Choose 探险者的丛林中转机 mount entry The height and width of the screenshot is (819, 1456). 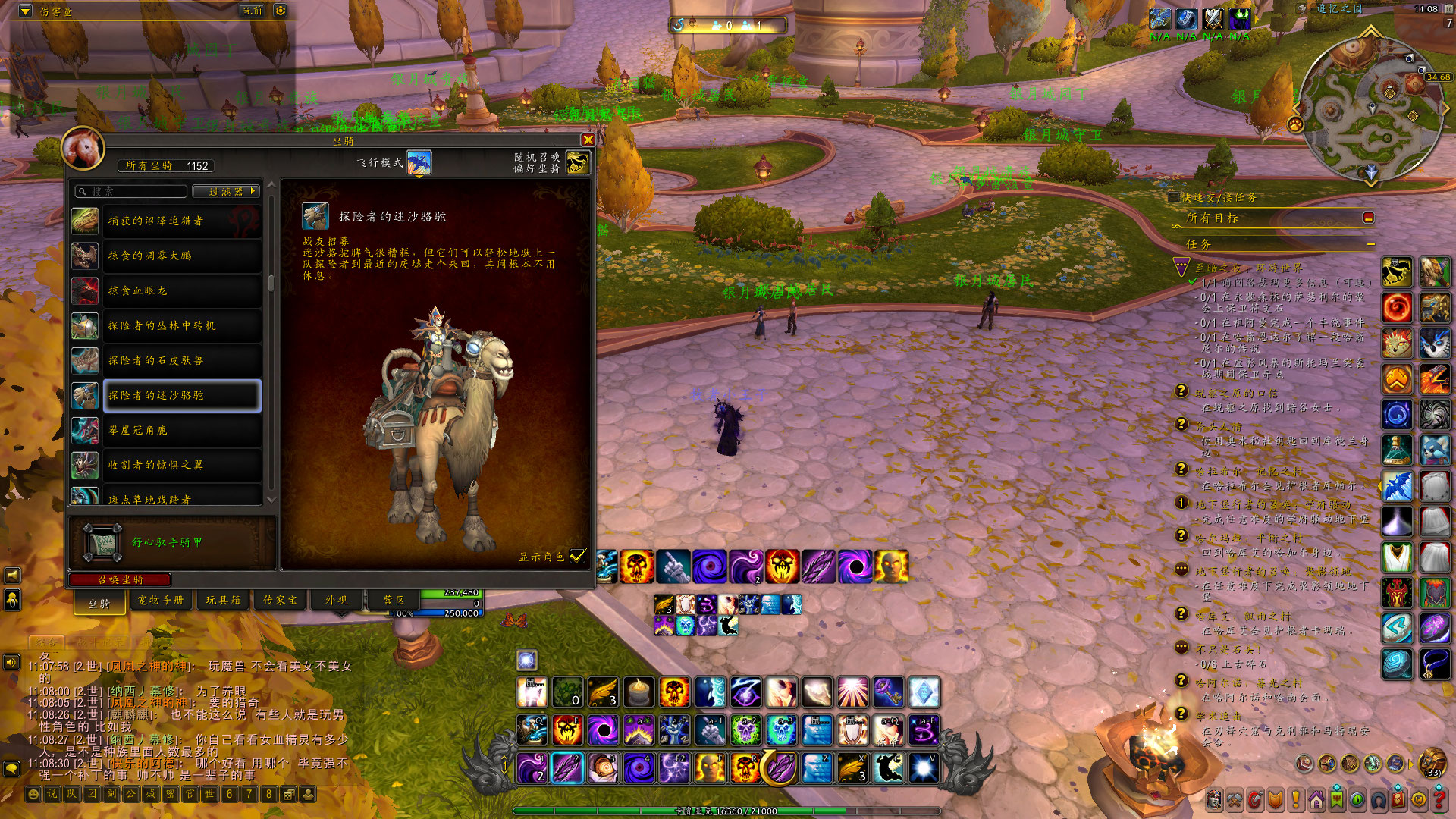click(180, 325)
